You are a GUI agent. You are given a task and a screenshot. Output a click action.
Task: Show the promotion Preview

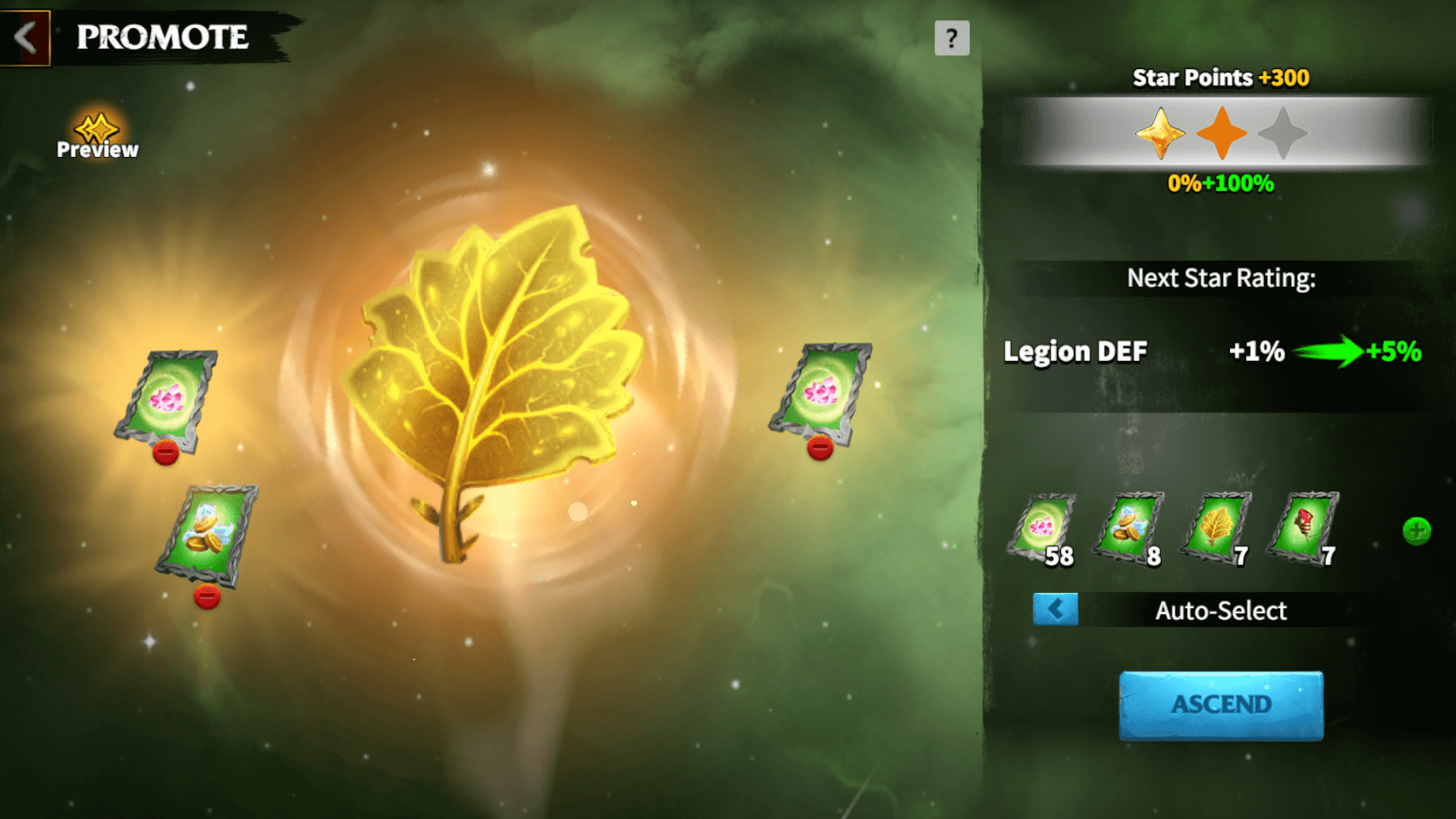tap(98, 136)
